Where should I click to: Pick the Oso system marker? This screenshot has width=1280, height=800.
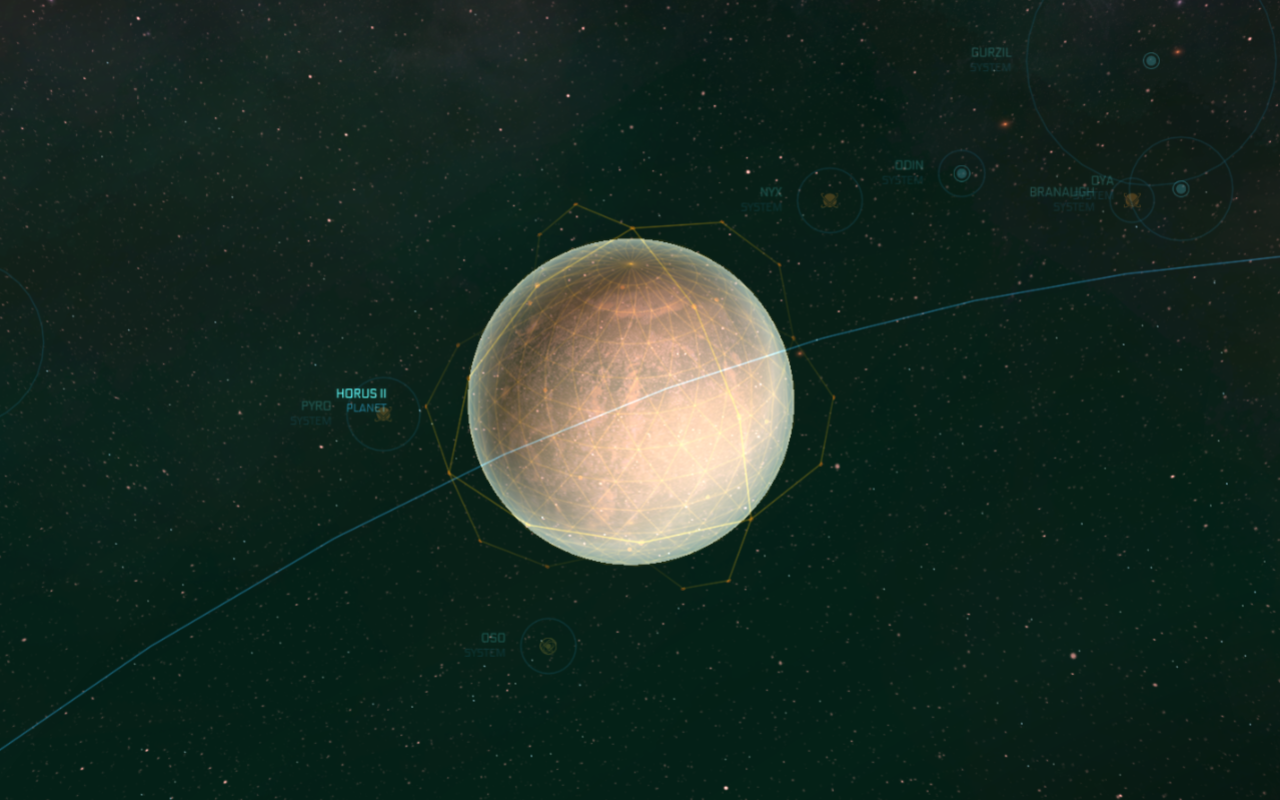[x=548, y=646]
